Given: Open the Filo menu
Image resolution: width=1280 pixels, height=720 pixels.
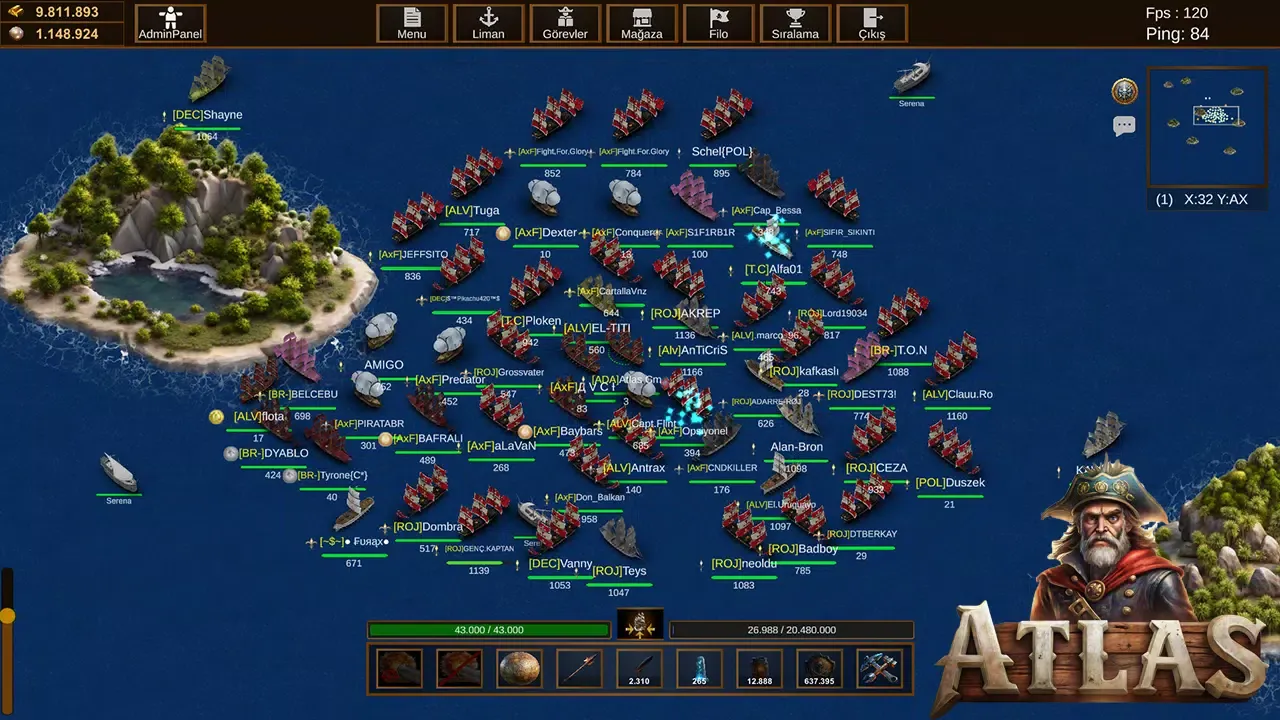Looking at the screenshot, I should [x=718, y=23].
